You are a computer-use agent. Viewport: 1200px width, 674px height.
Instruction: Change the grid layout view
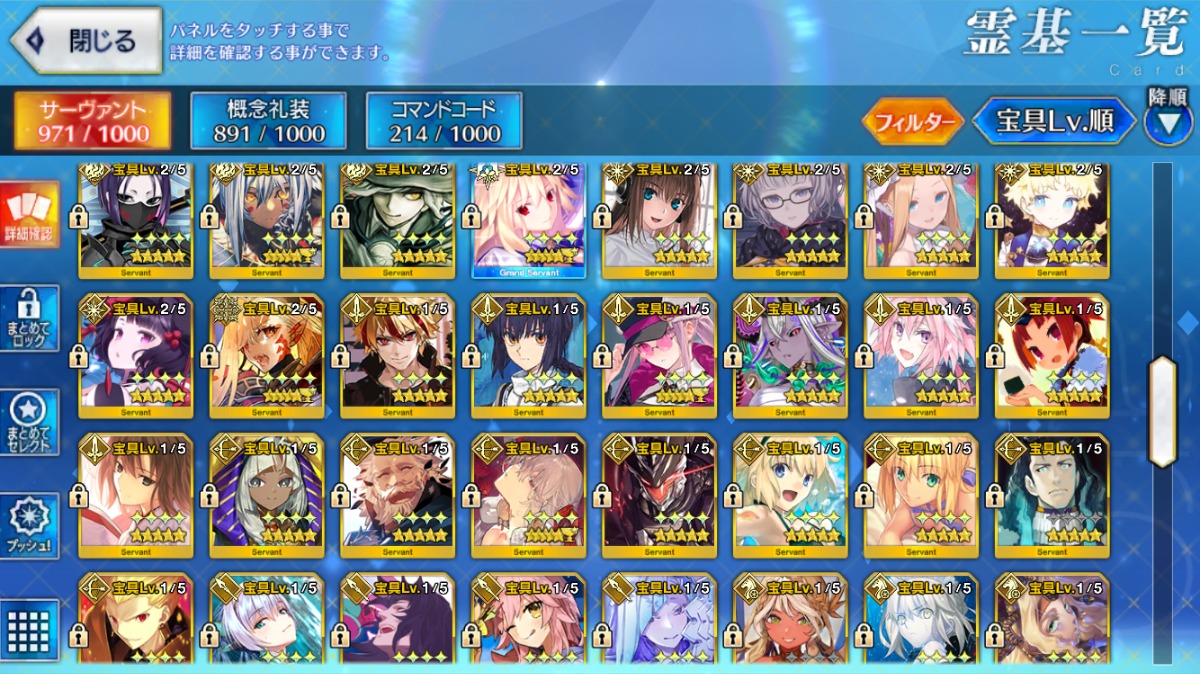tap(29, 629)
